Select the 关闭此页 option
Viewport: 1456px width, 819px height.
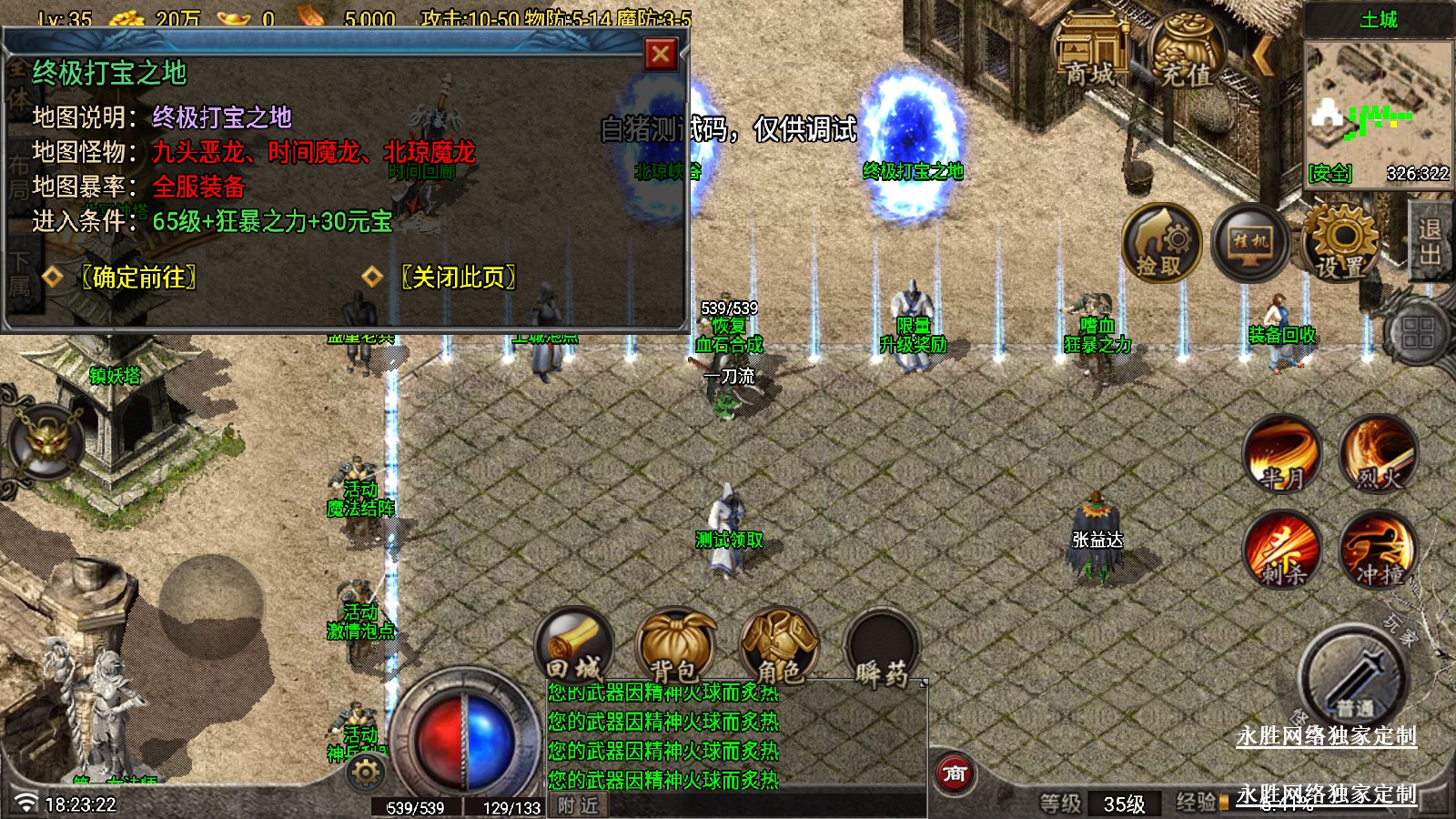(x=459, y=277)
